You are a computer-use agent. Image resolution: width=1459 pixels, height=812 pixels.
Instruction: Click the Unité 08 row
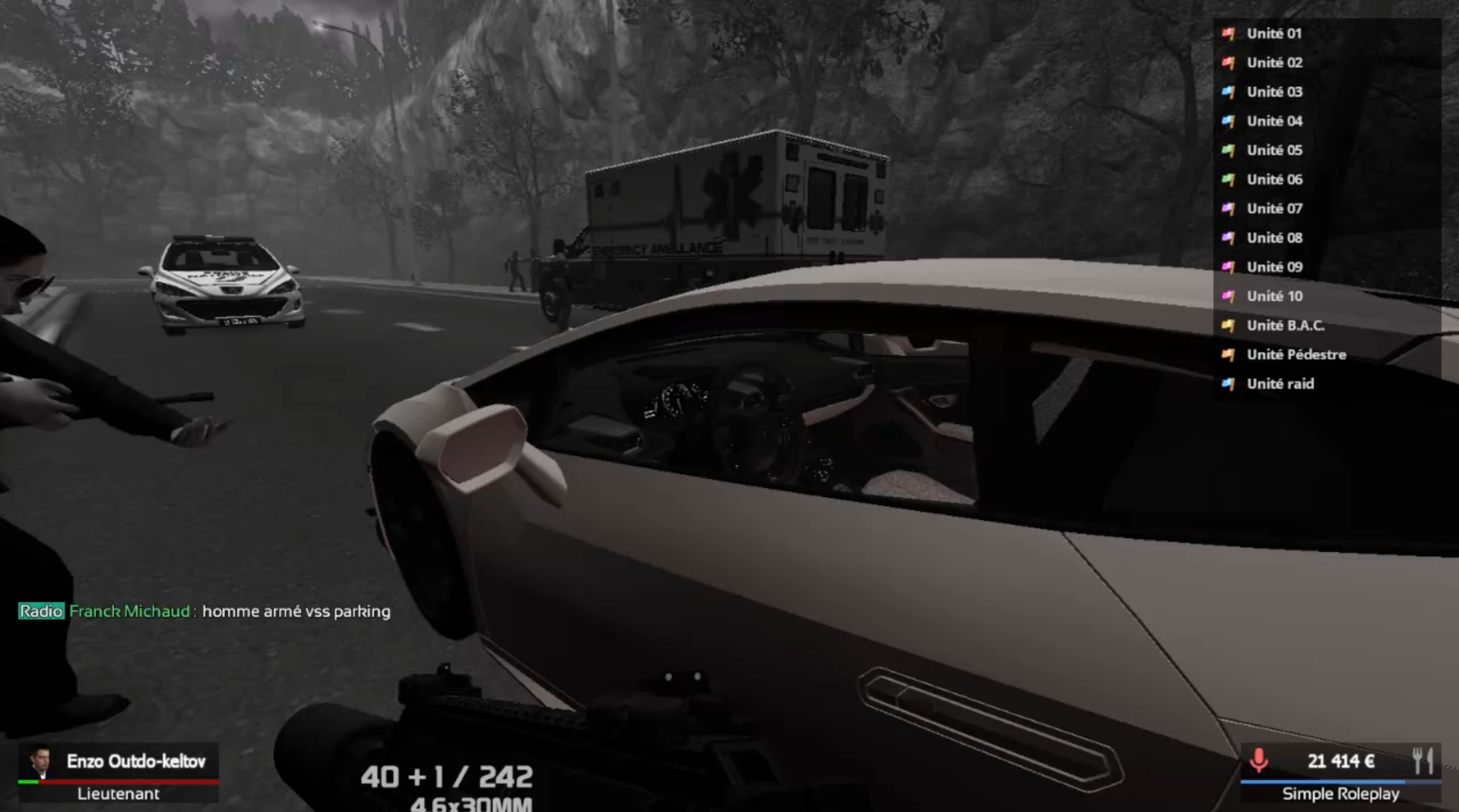pyautogui.click(x=1274, y=238)
